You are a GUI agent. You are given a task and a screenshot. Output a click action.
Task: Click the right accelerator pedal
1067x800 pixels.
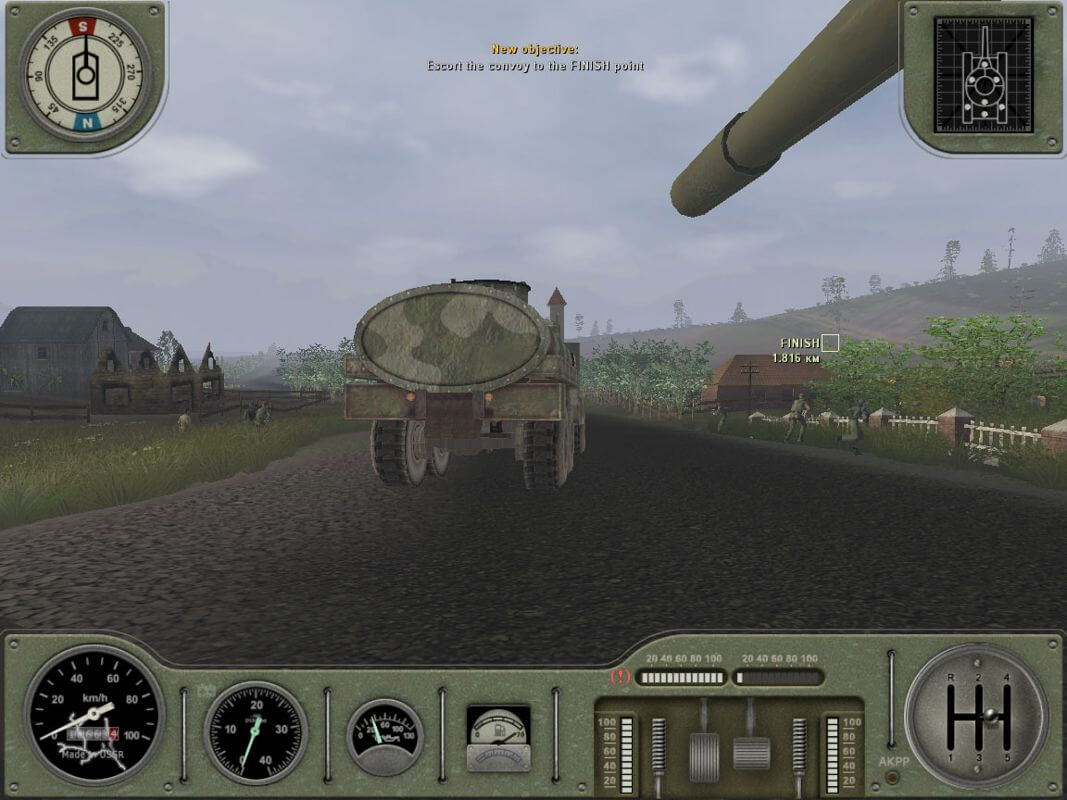(751, 752)
